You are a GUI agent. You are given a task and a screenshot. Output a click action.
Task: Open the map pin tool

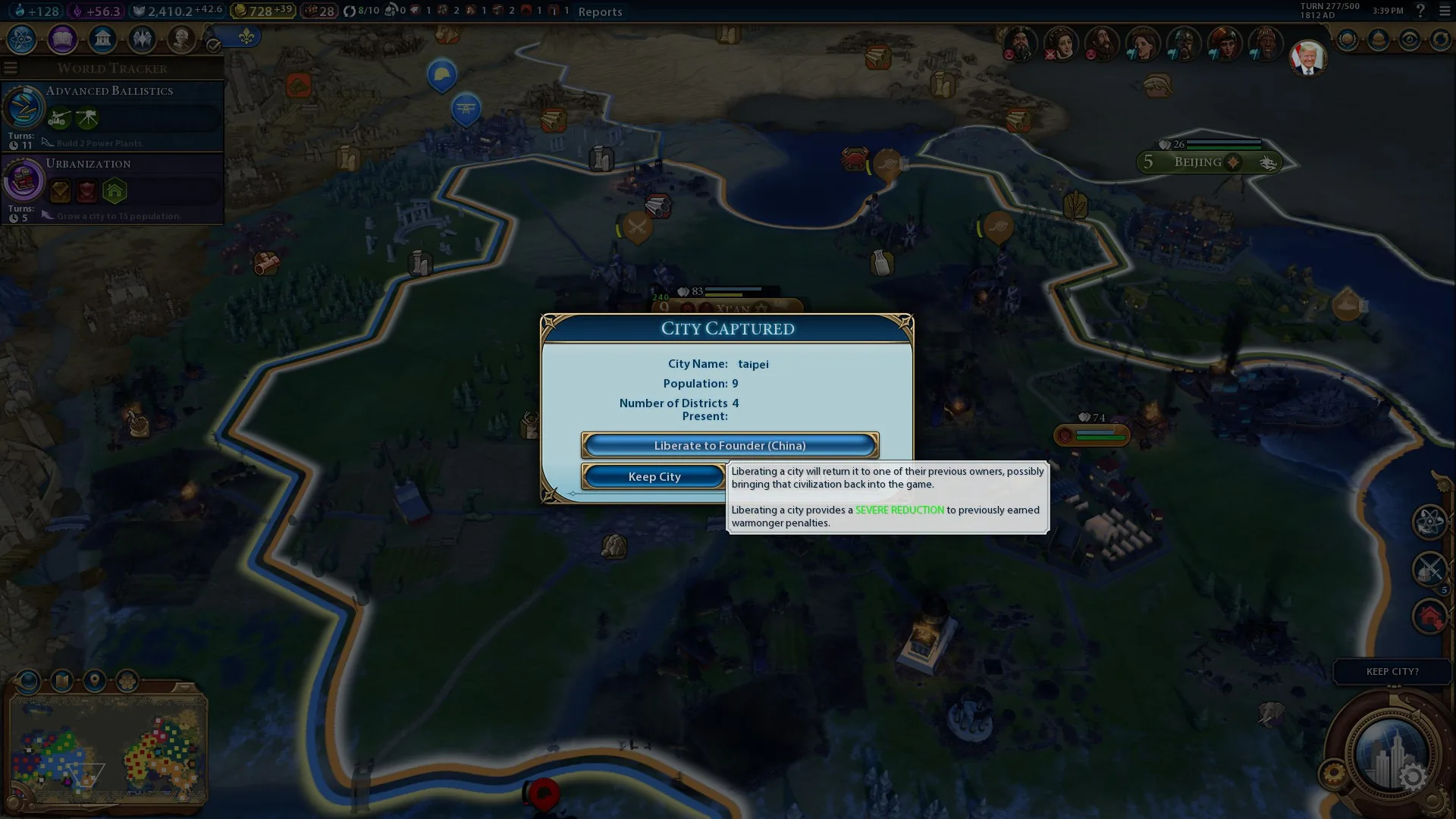point(95,681)
